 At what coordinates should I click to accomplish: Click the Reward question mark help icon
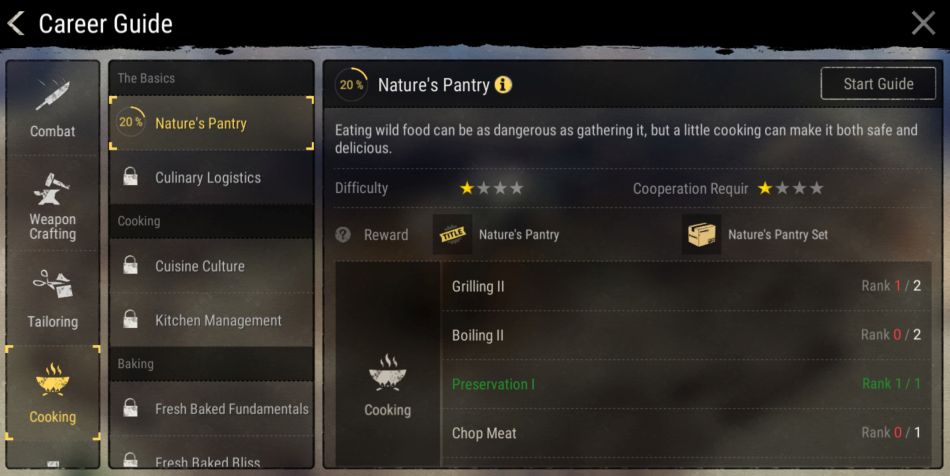pos(343,235)
